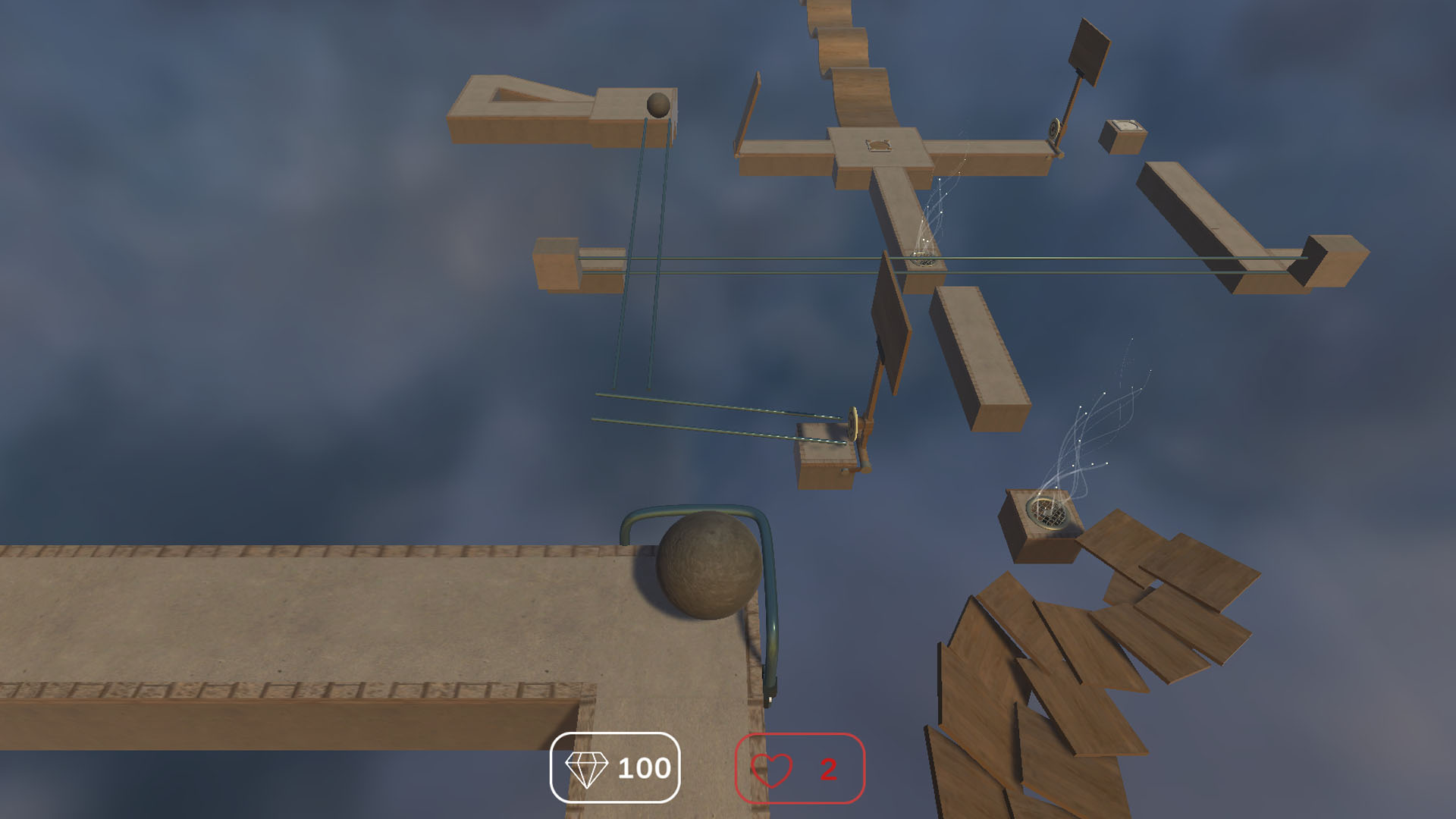
Task: Click the gem counter showing 100
Action: click(614, 770)
